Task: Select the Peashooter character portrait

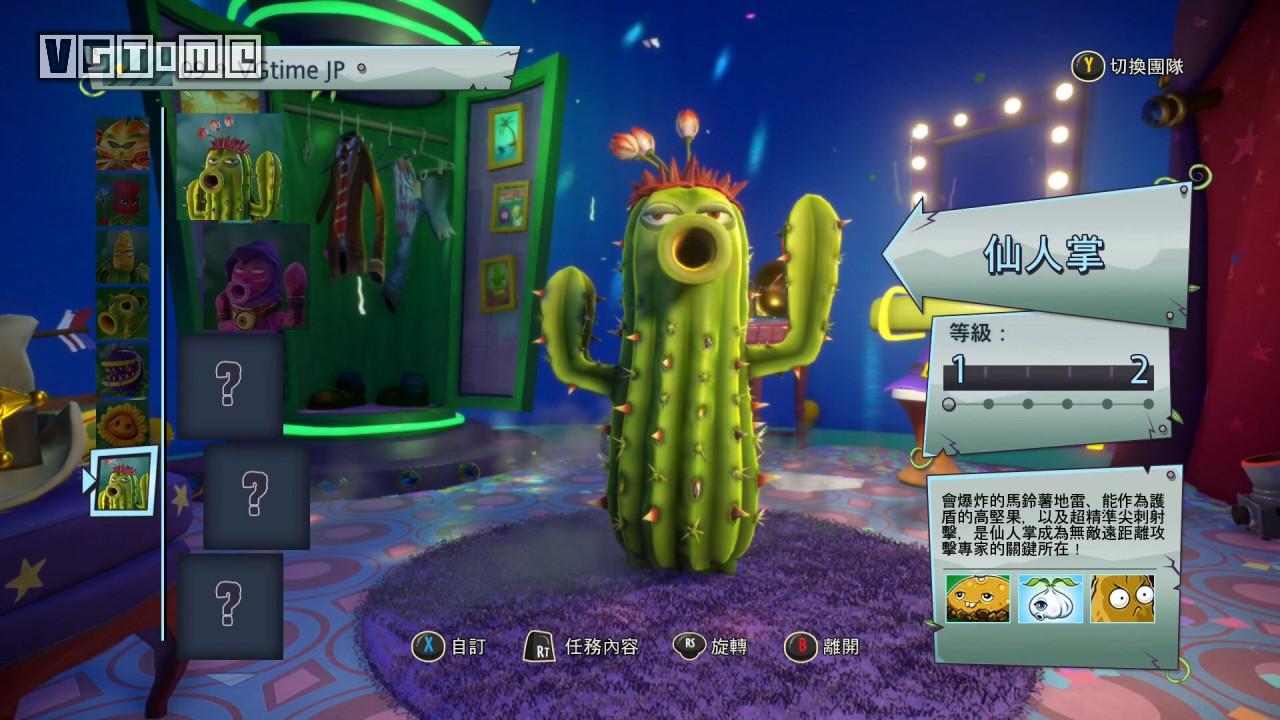Action: tap(122, 313)
